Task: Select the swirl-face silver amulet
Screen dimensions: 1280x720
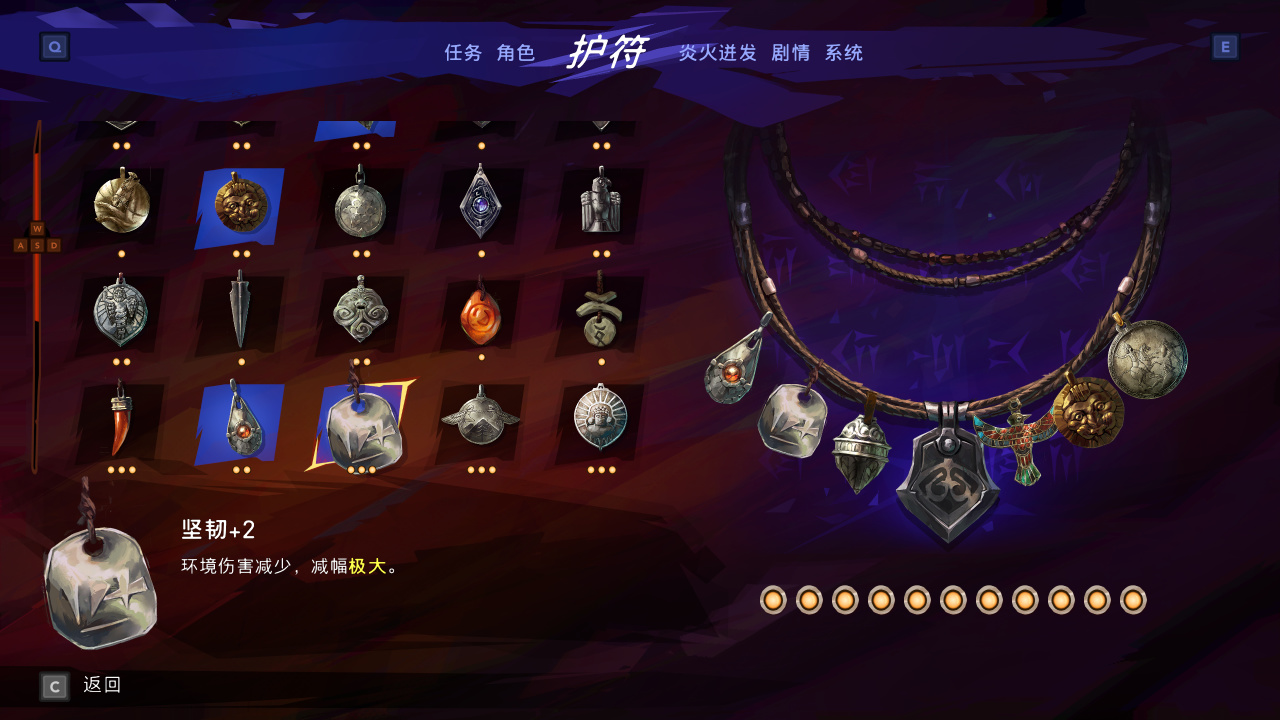Action: (360, 308)
